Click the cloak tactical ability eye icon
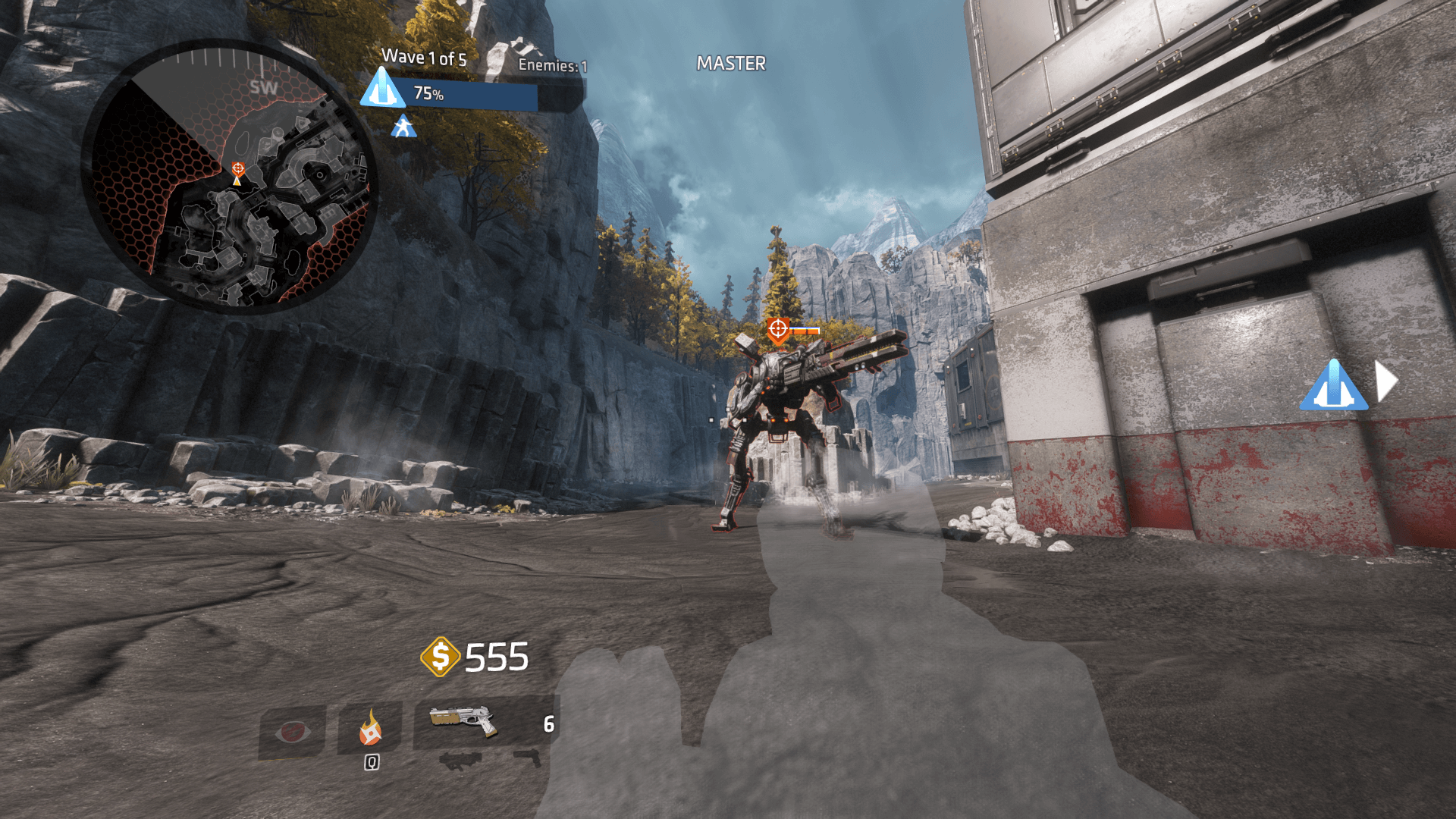Viewport: 1456px width, 819px height. [293, 733]
